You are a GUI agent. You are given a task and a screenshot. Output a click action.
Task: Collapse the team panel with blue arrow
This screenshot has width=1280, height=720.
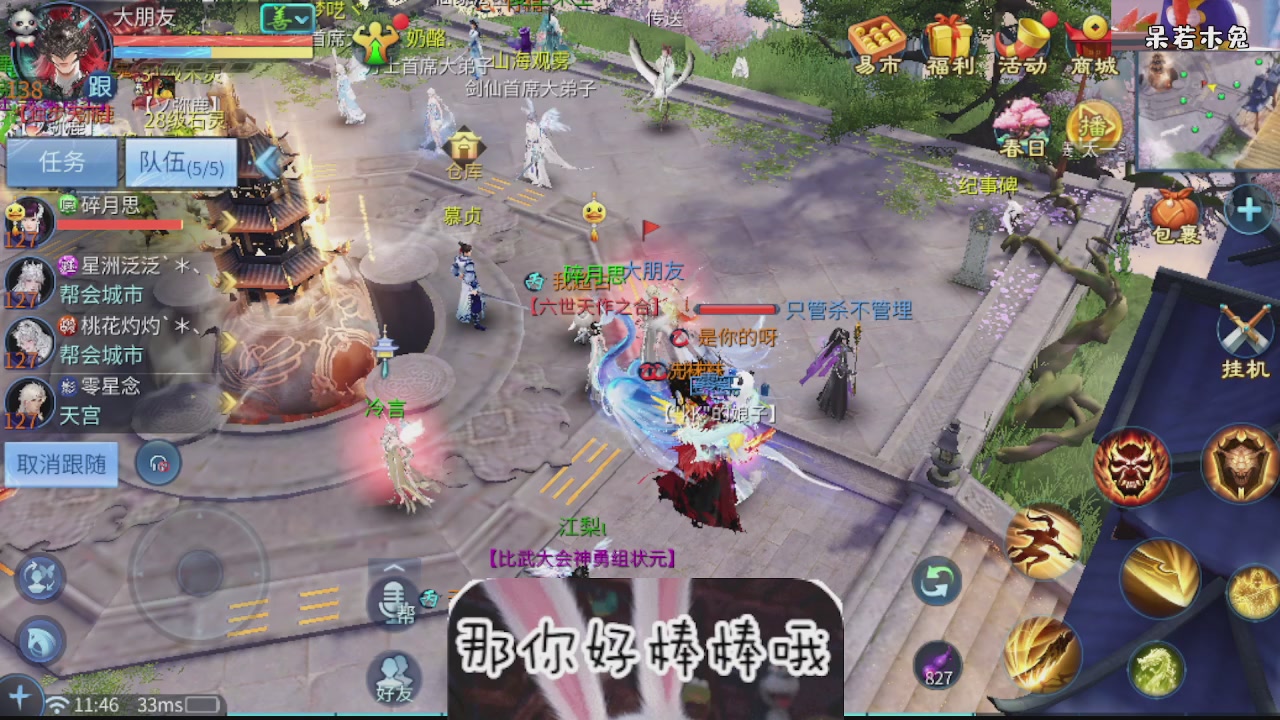267,162
